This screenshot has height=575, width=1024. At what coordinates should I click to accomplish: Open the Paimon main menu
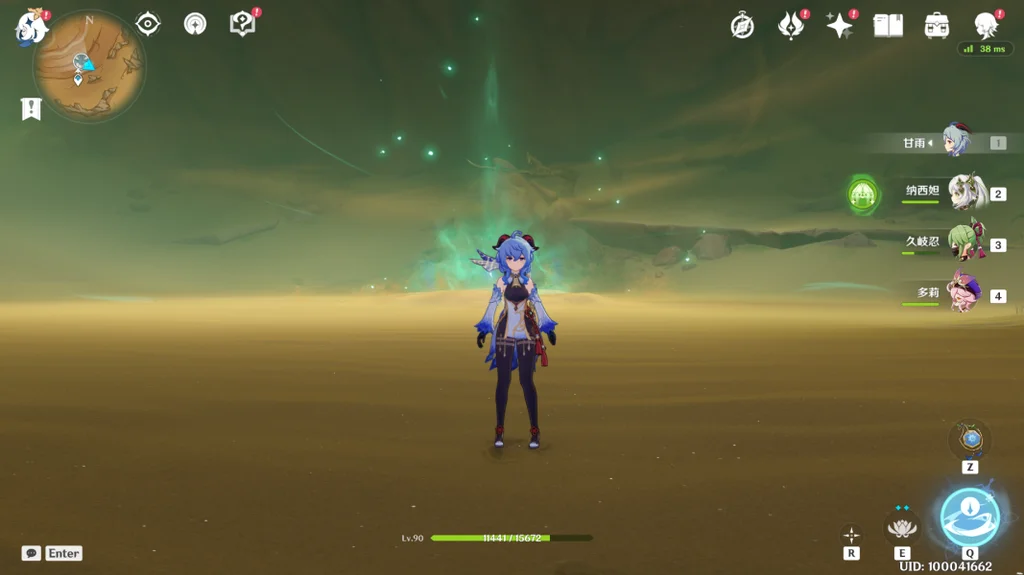coord(30,27)
